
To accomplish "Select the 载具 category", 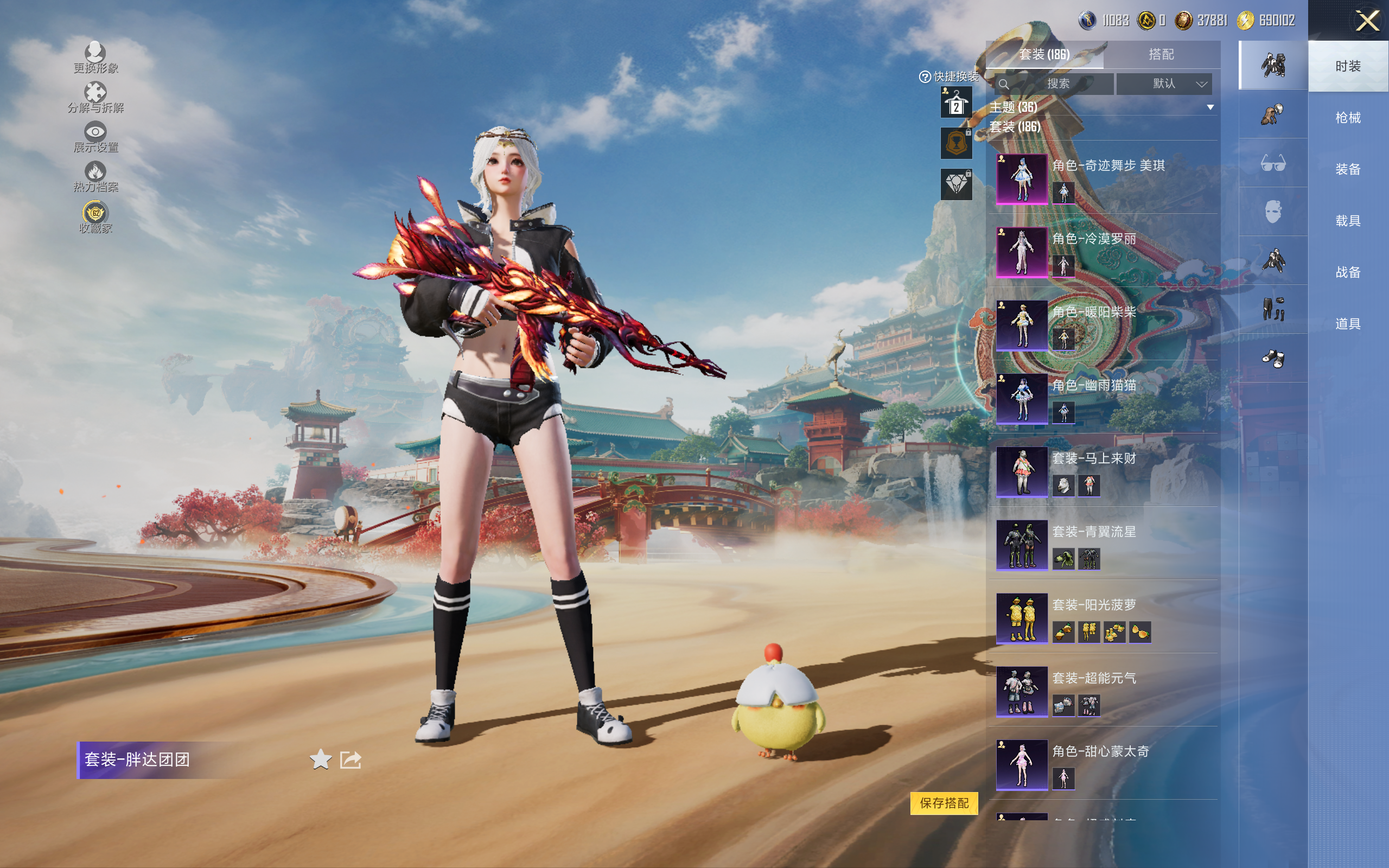I will [1347, 221].
